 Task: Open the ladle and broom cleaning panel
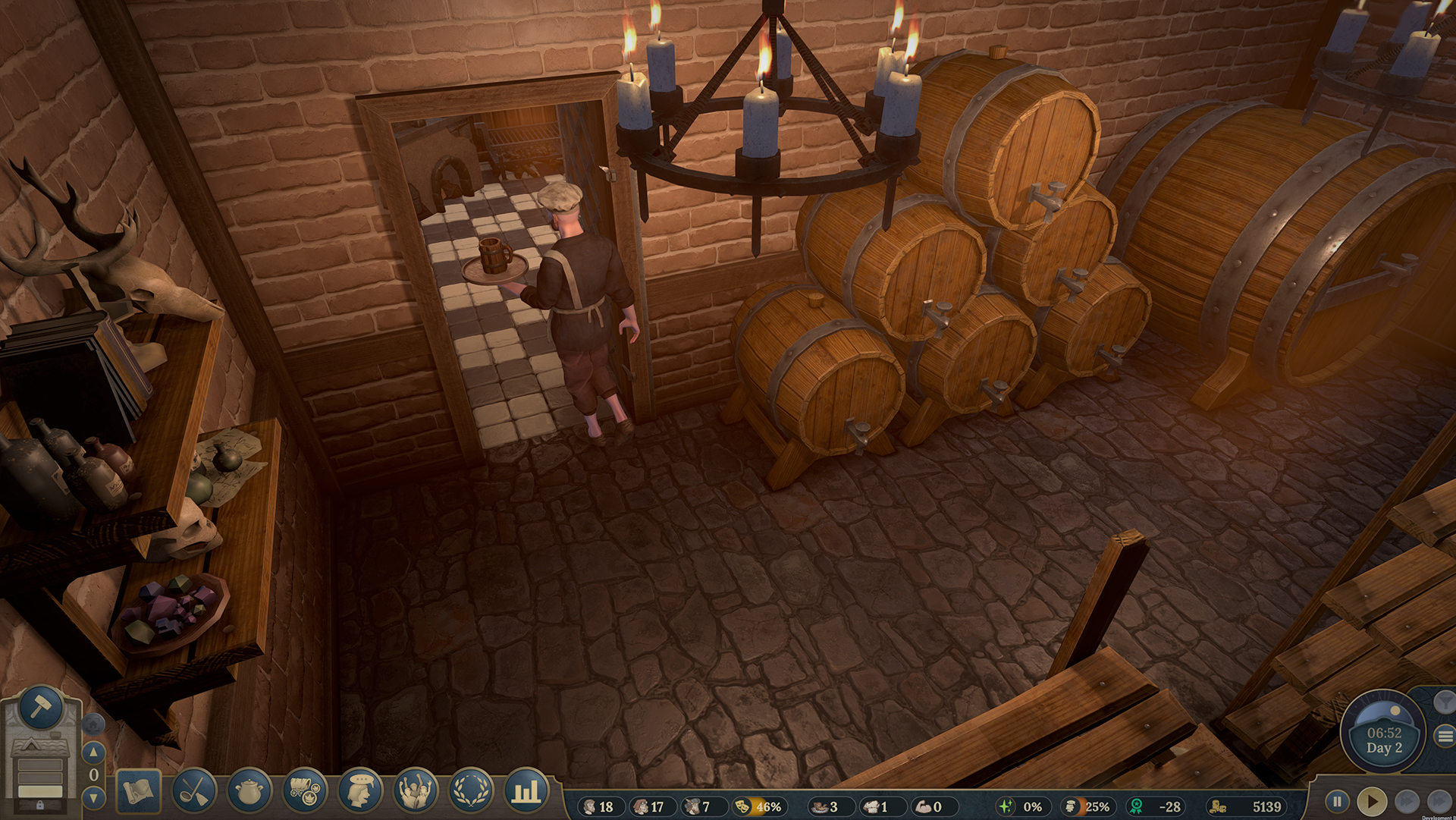pyautogui.click(x=196, y=791)
